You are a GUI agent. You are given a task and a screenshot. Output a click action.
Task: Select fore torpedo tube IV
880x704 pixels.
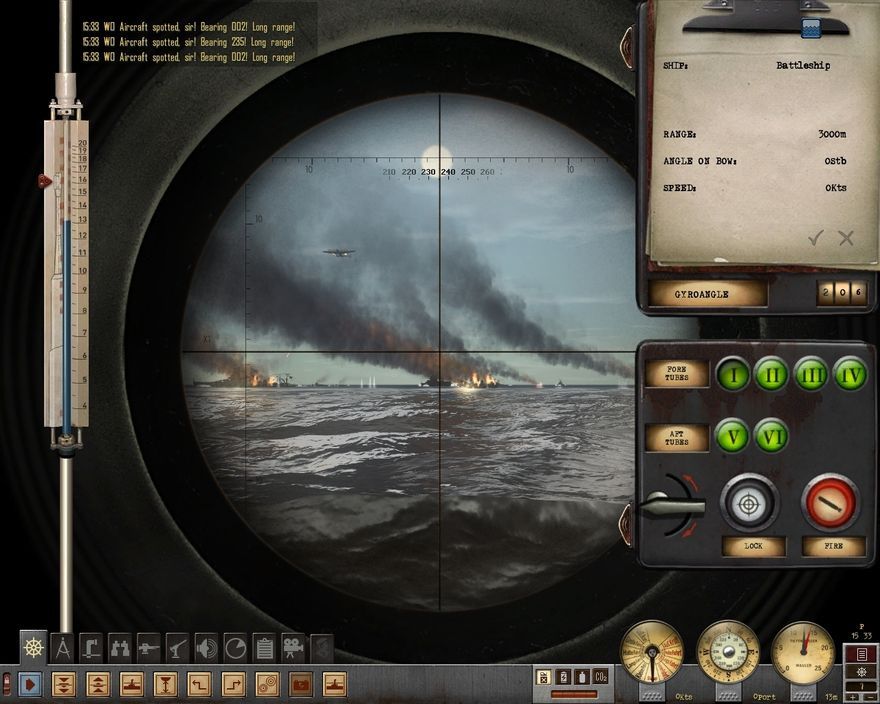849,375
